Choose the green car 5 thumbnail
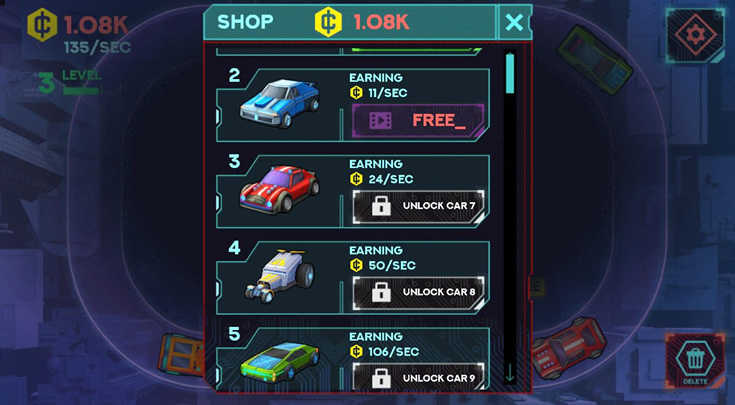The image size is (735, 405). 279,362
